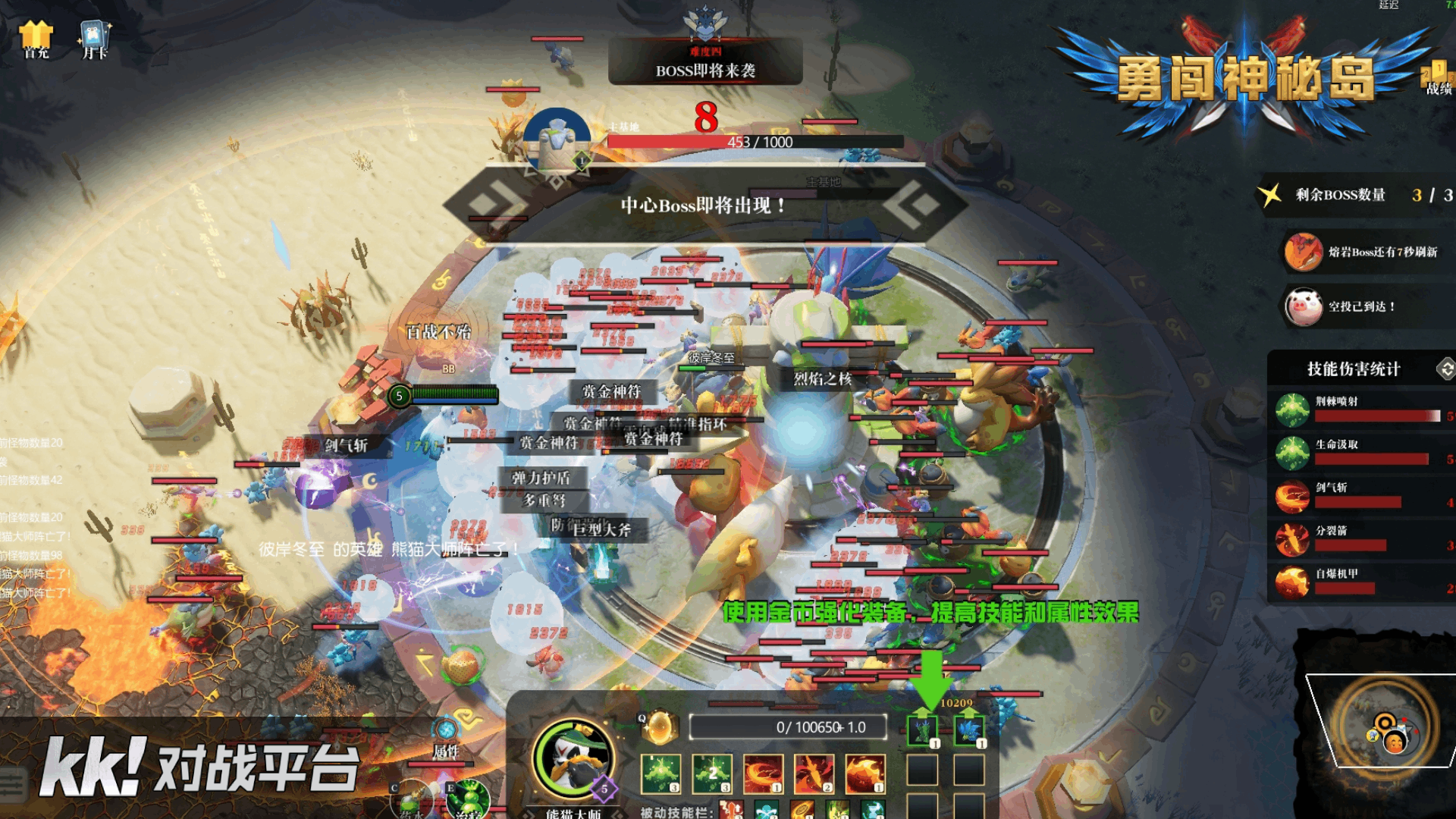Toggle the 技能伤害统计 refresh button
The width and height of the screenshot is (1456, 819).
coord(1445,369)
